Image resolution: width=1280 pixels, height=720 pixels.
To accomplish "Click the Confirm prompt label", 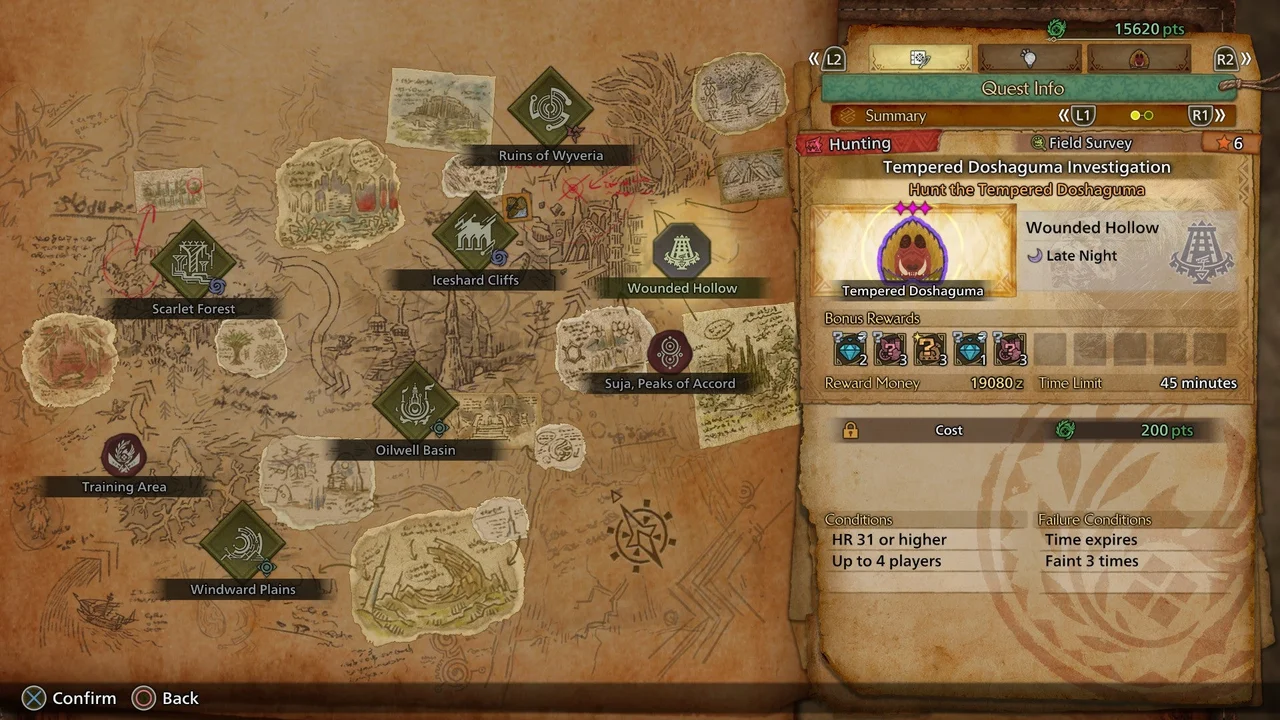I will tap(84, 698).
